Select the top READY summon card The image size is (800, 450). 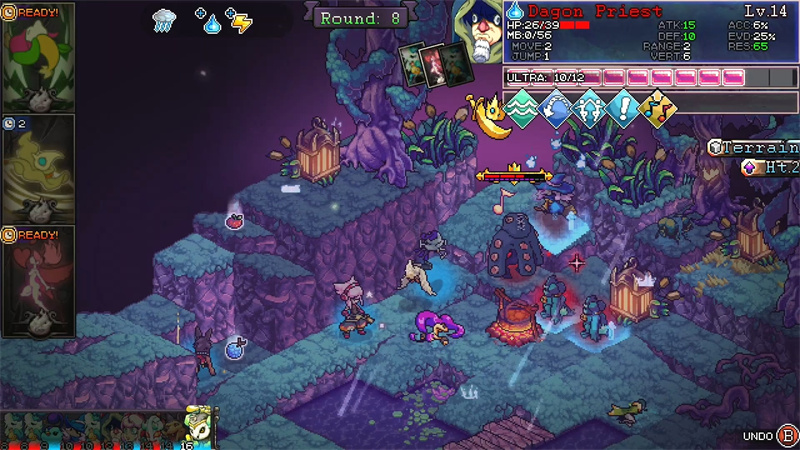[38, 57]
